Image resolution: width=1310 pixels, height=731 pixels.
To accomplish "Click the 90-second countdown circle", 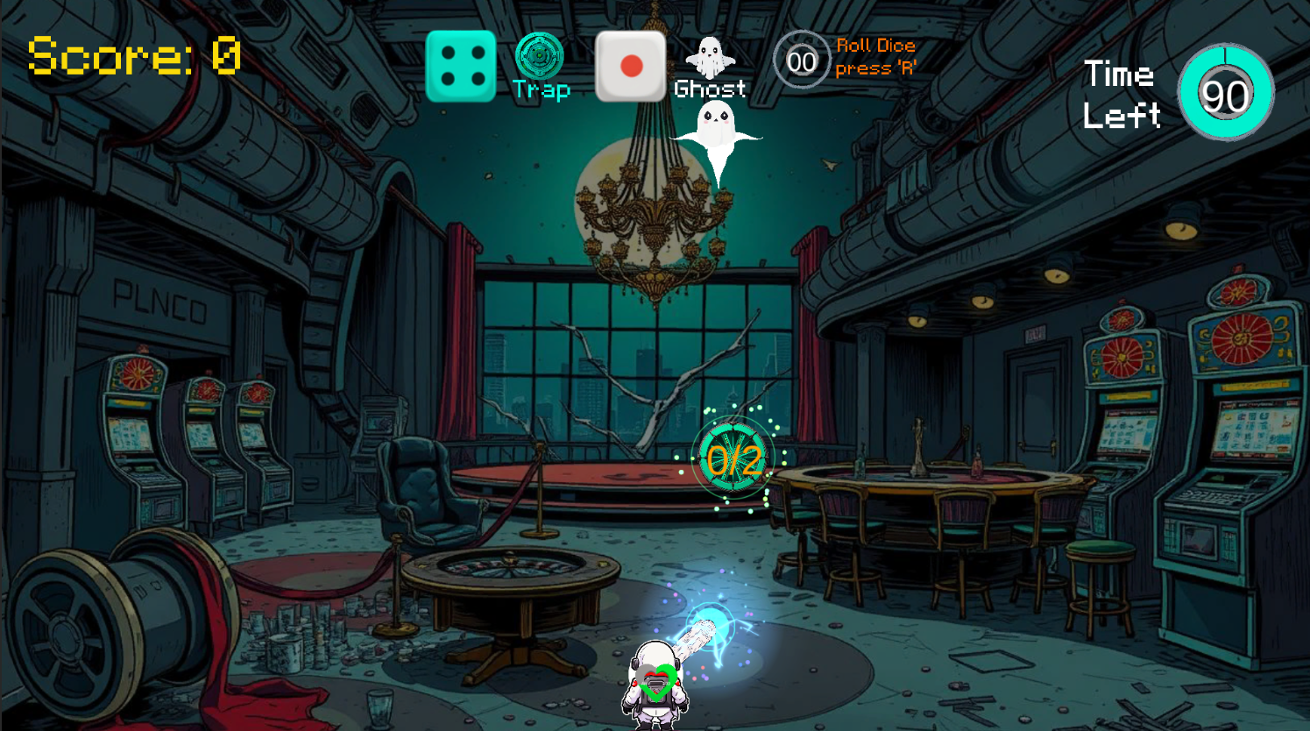I will pos(1224,92).
